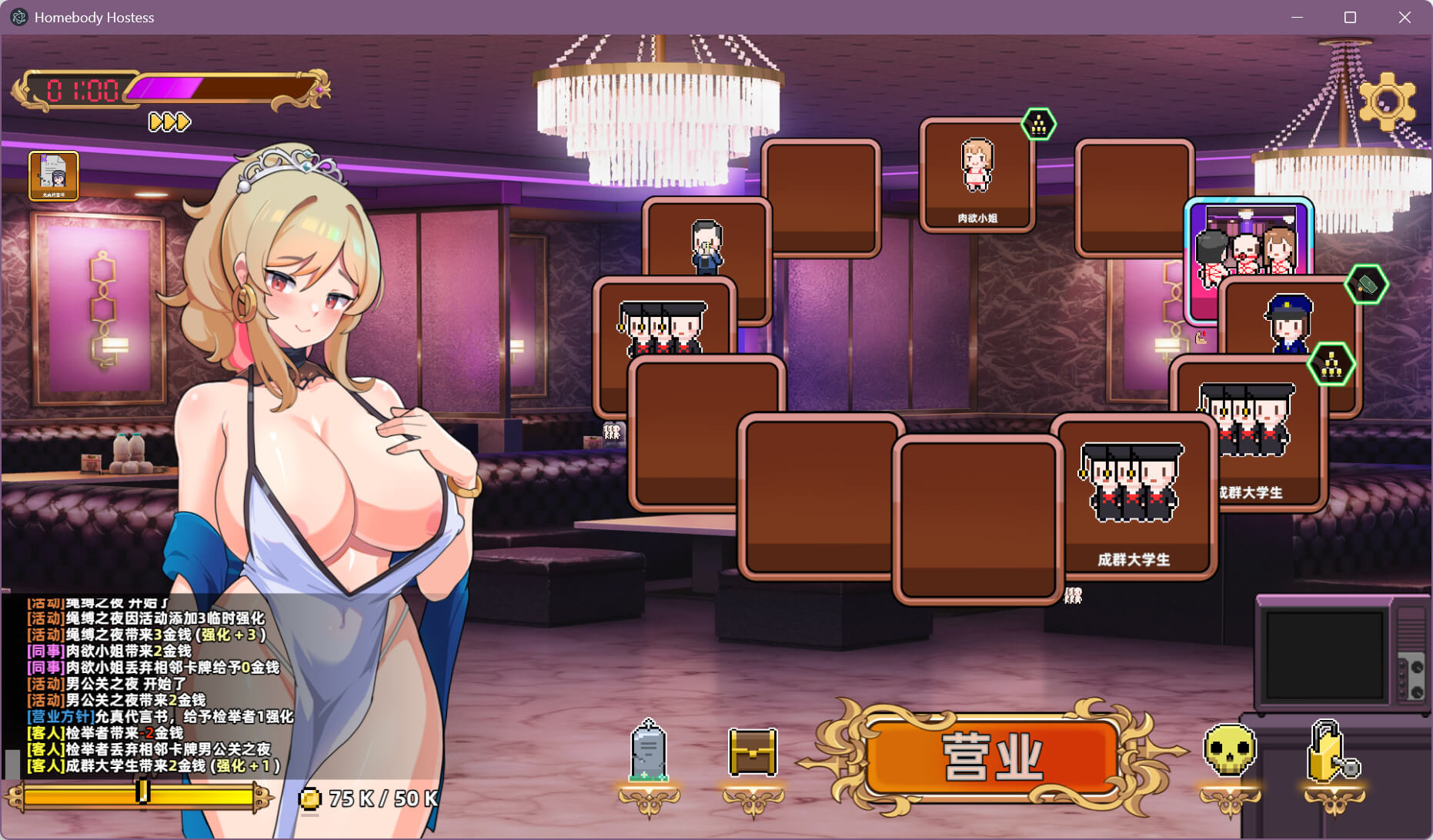Viewport: 1433px width, 840px height.
Task: Click the yellow skull icon
Action: click(1229, 752)
